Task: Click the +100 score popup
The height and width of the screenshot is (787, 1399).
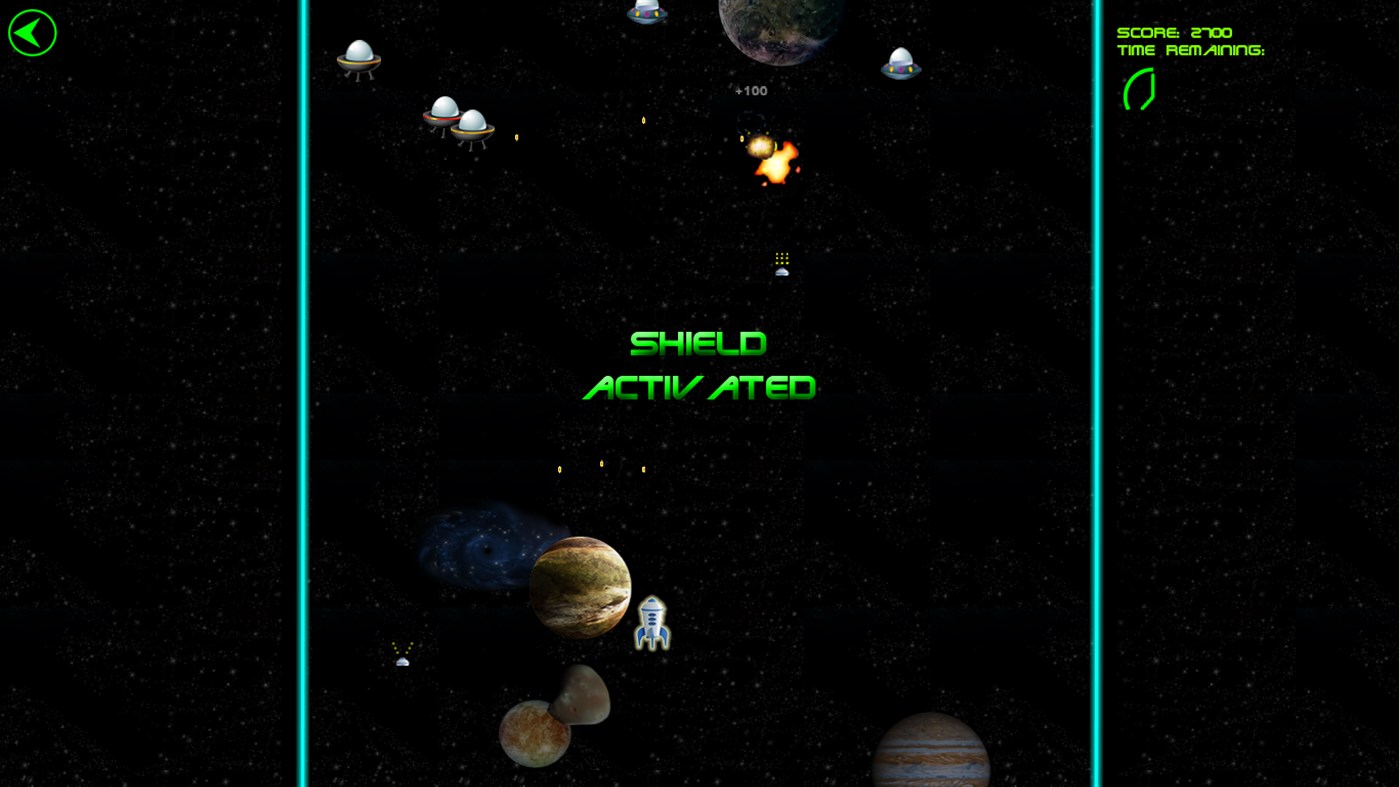Action: click(x=750, y=90)
